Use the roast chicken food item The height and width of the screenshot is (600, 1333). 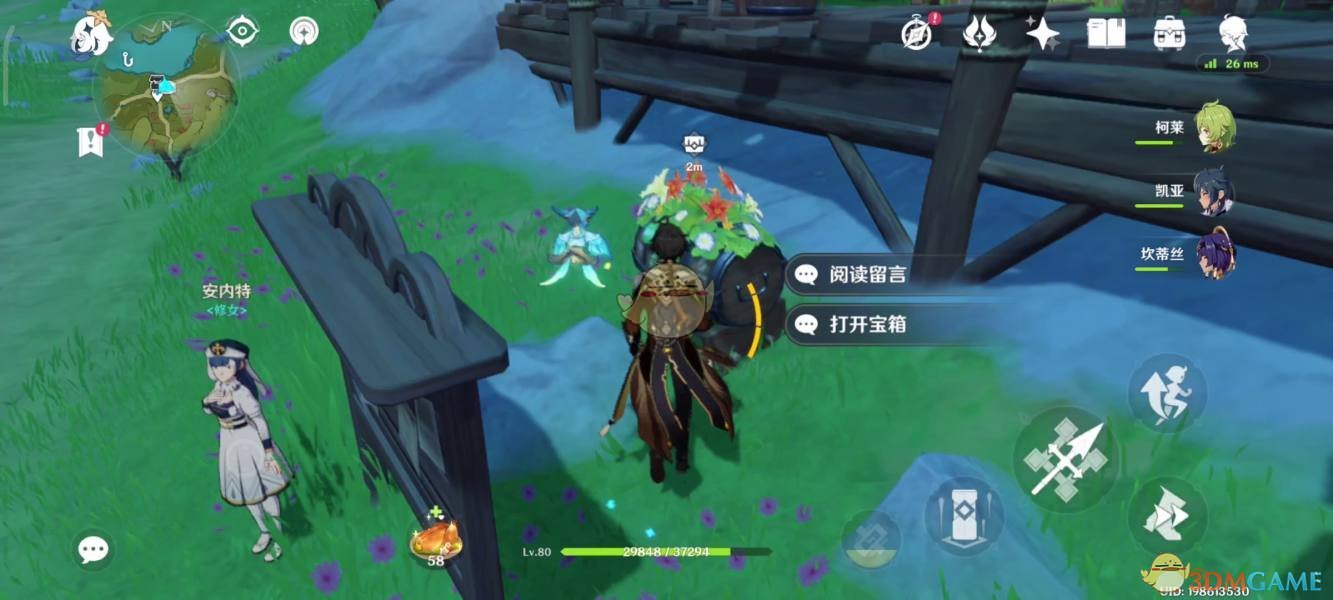435,541
